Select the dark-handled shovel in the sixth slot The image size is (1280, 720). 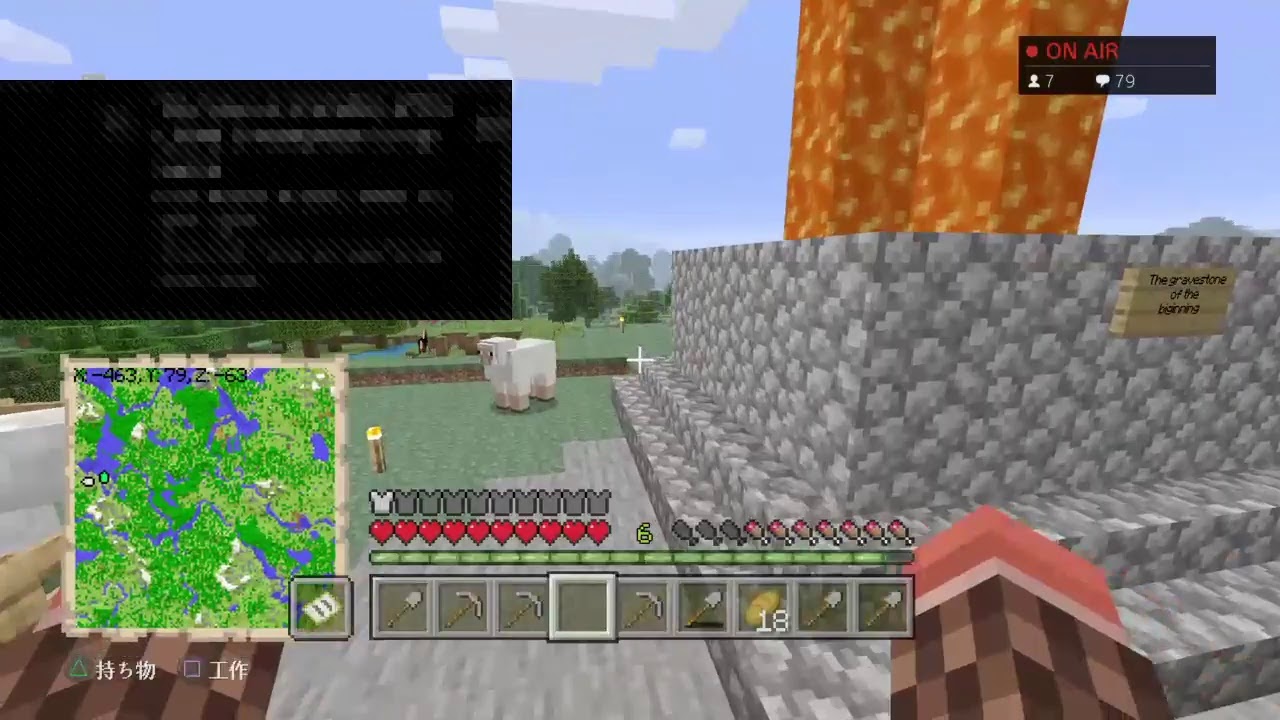704,605
